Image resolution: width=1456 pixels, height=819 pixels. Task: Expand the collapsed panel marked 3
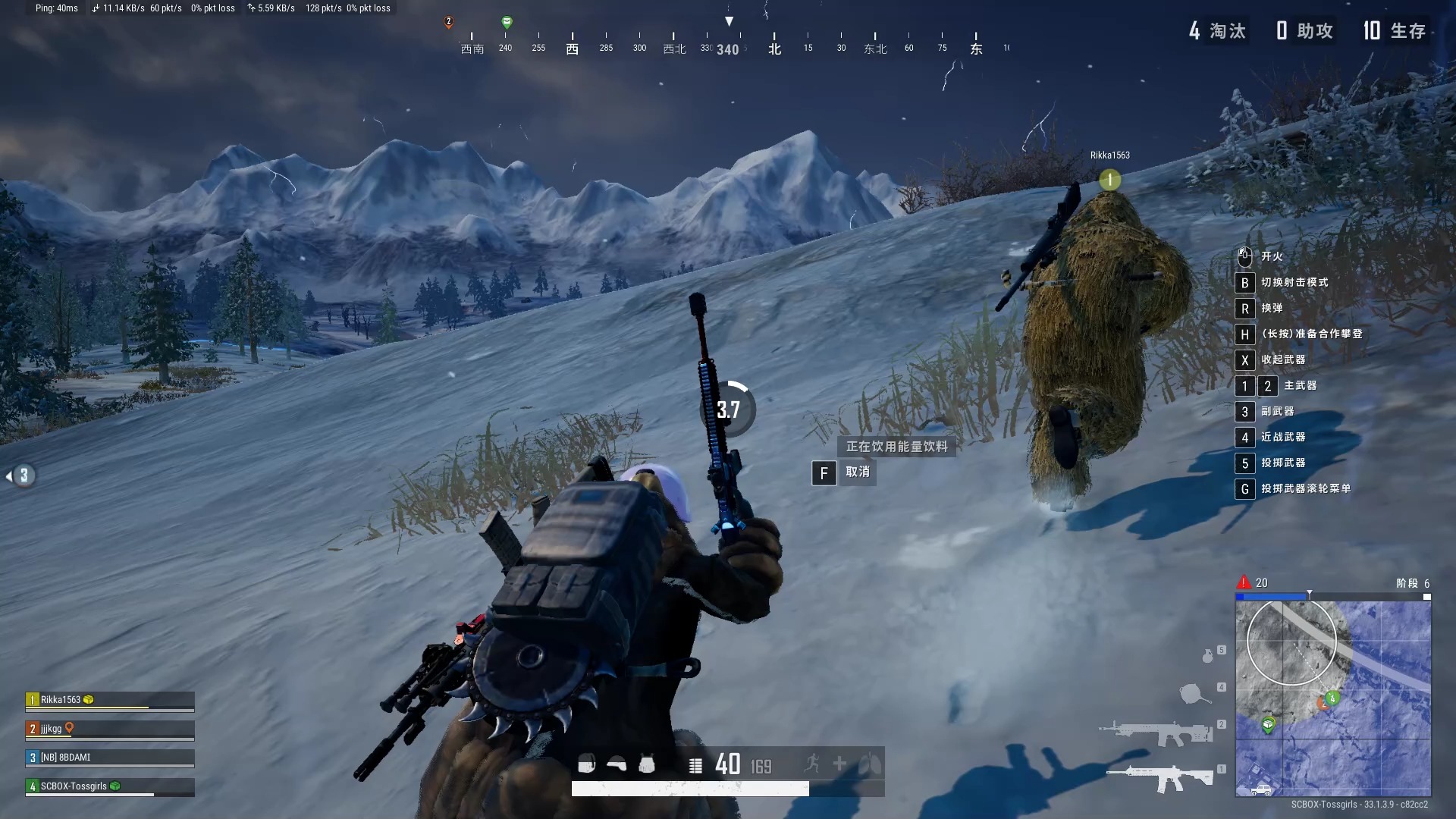tap(22, 475)
